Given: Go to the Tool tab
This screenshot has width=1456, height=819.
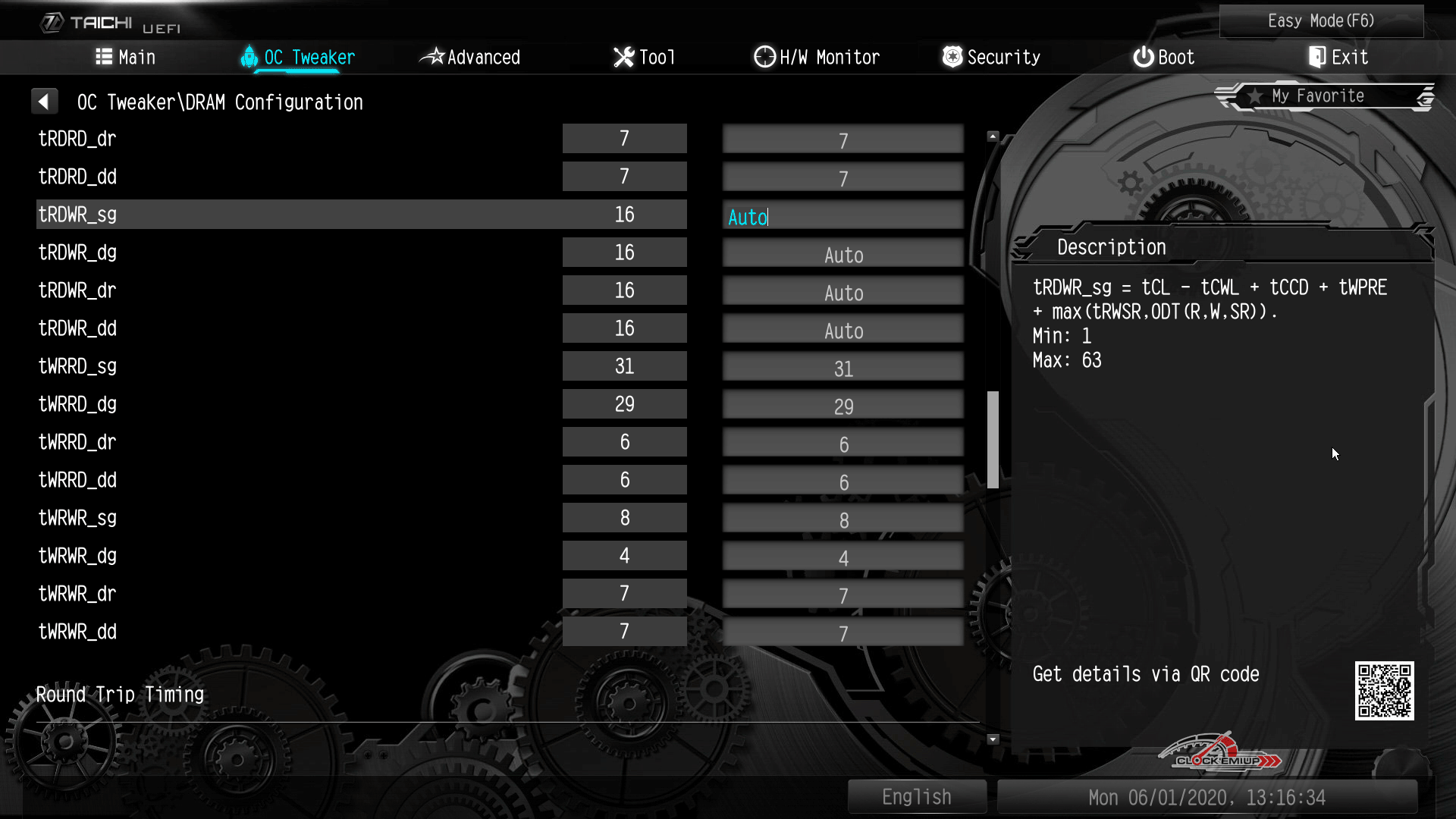Looking at the screenshot, I should 644,58.
